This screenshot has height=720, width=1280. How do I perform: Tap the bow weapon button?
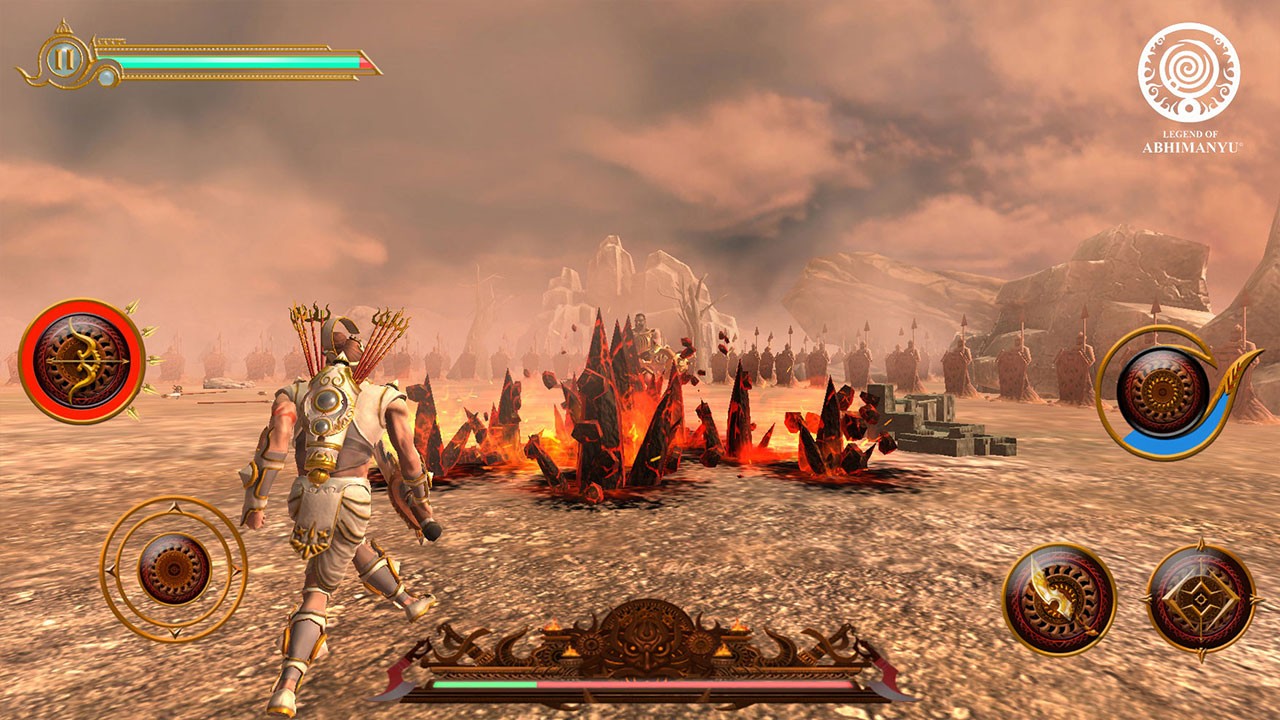82,360
